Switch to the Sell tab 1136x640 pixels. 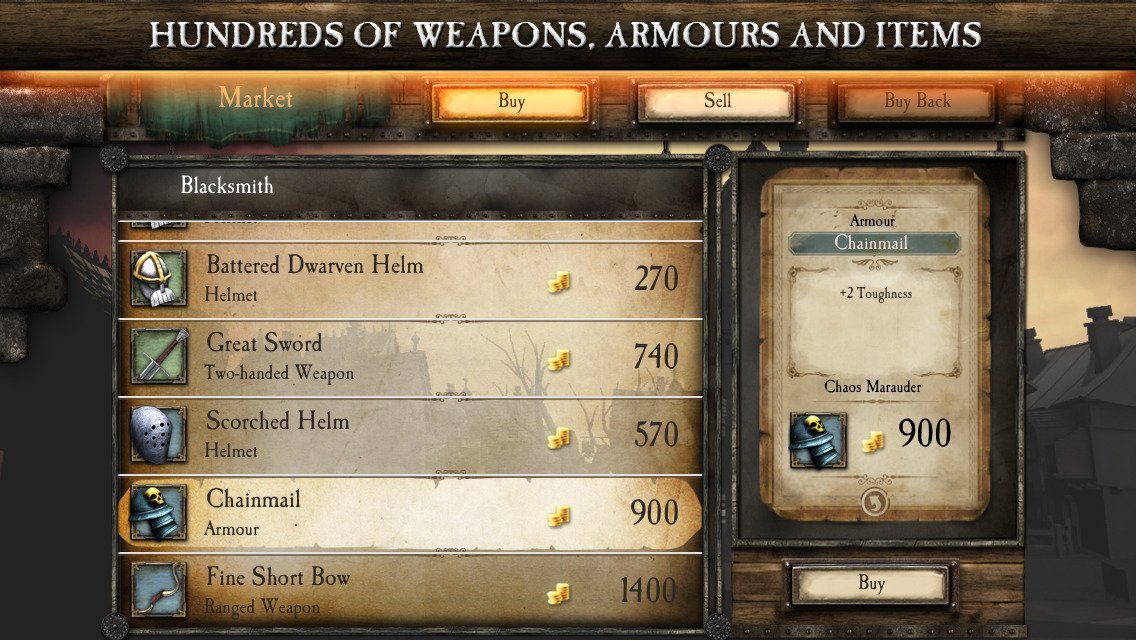click(716, 101)
